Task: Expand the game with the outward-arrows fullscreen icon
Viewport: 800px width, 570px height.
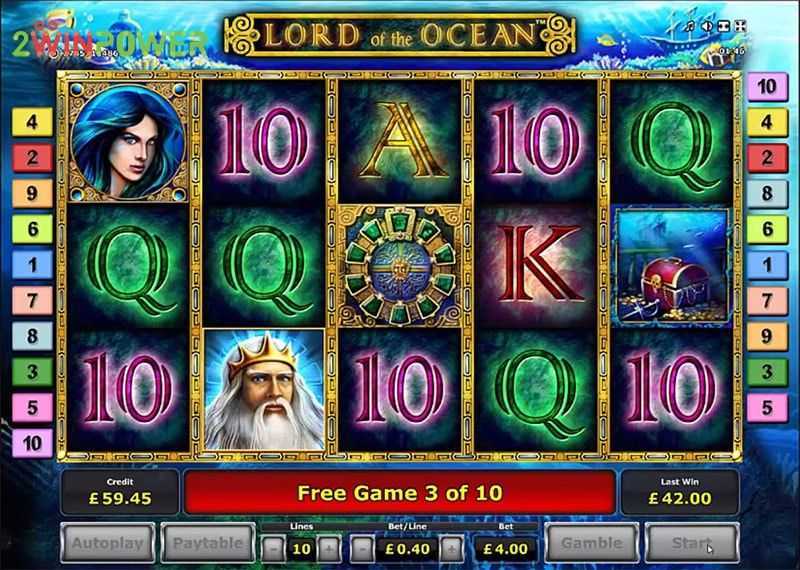Action: click(740, 25)
